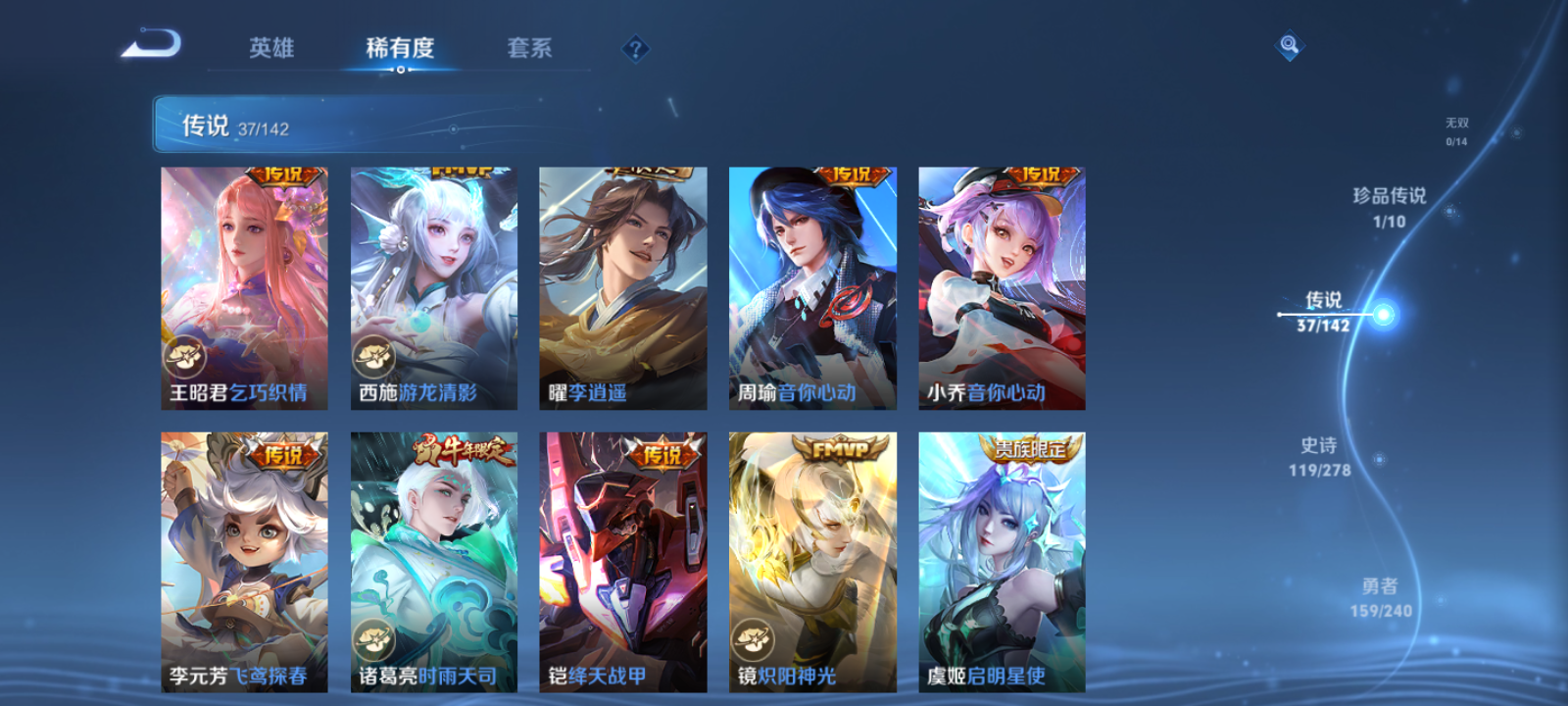This screenshot has width=1568, height=706.
Task: Switch to the 套系 tab
Action: 529,48
